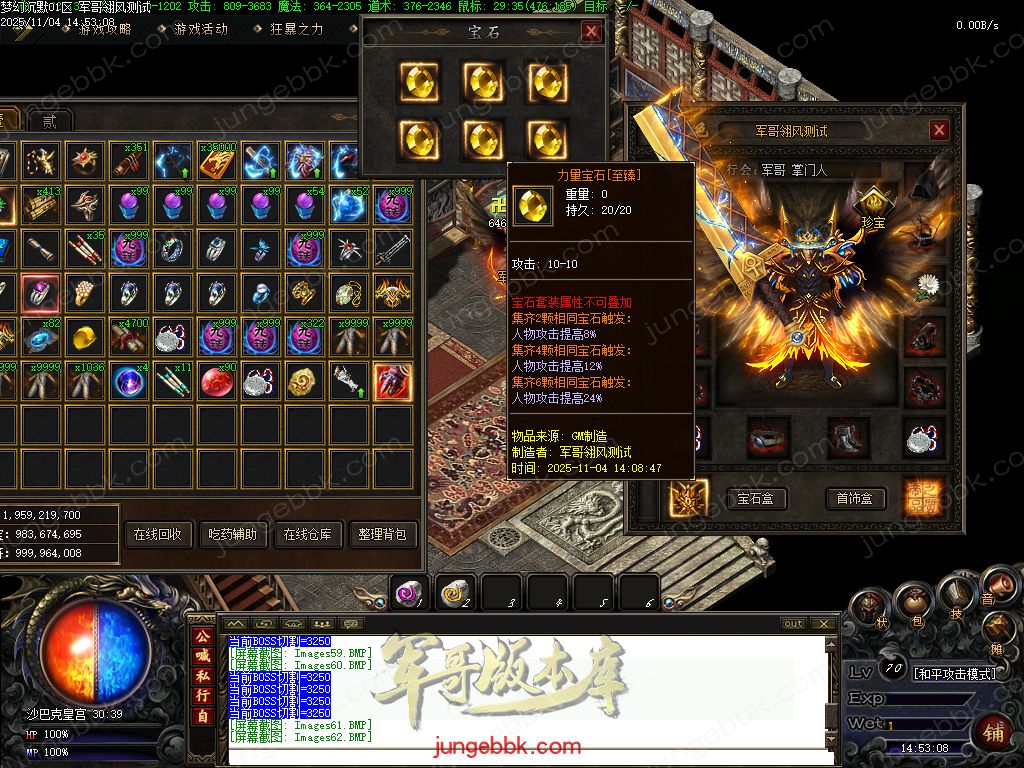Use the purple spiral item in hotbar slot 1
1024x768 pixels.
(x=409, y=592)
